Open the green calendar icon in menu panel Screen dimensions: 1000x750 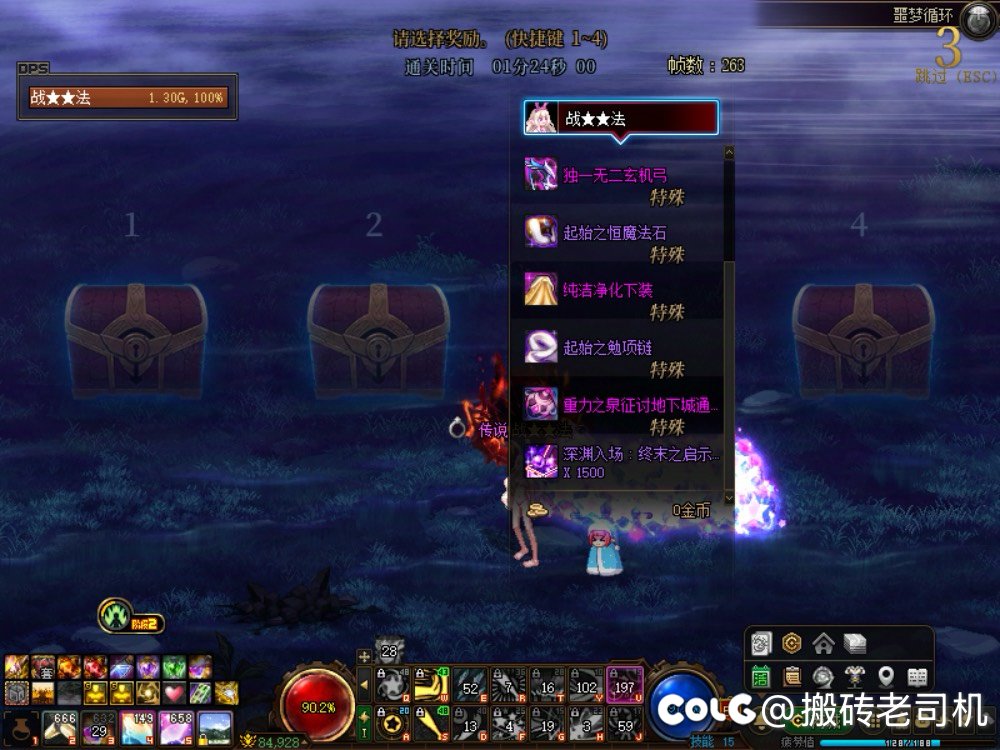[761, 676]
